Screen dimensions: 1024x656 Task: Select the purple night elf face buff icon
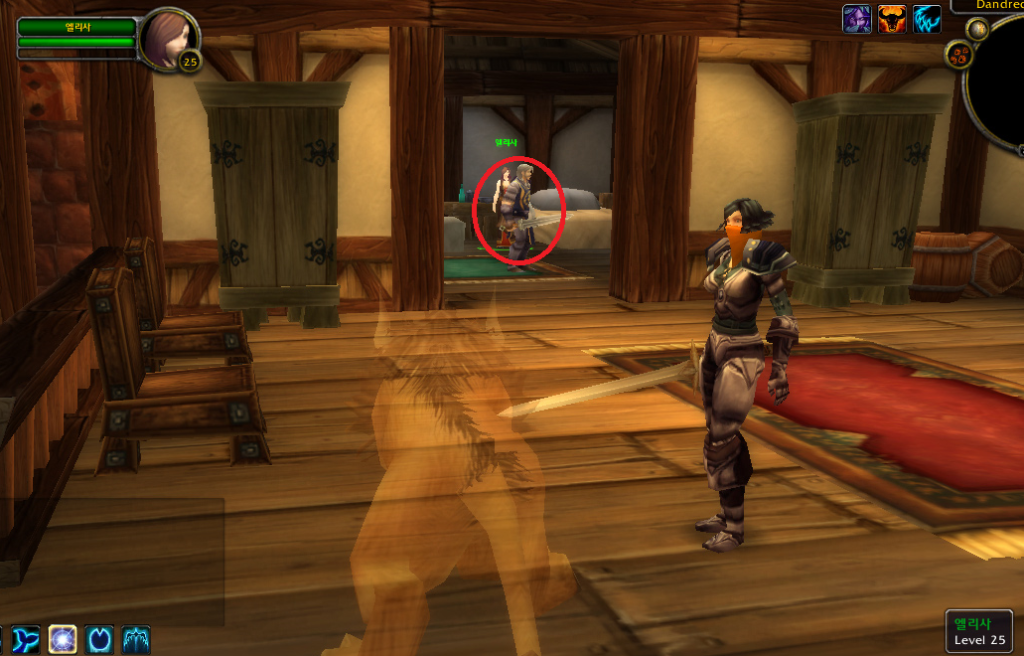(857, 19)
